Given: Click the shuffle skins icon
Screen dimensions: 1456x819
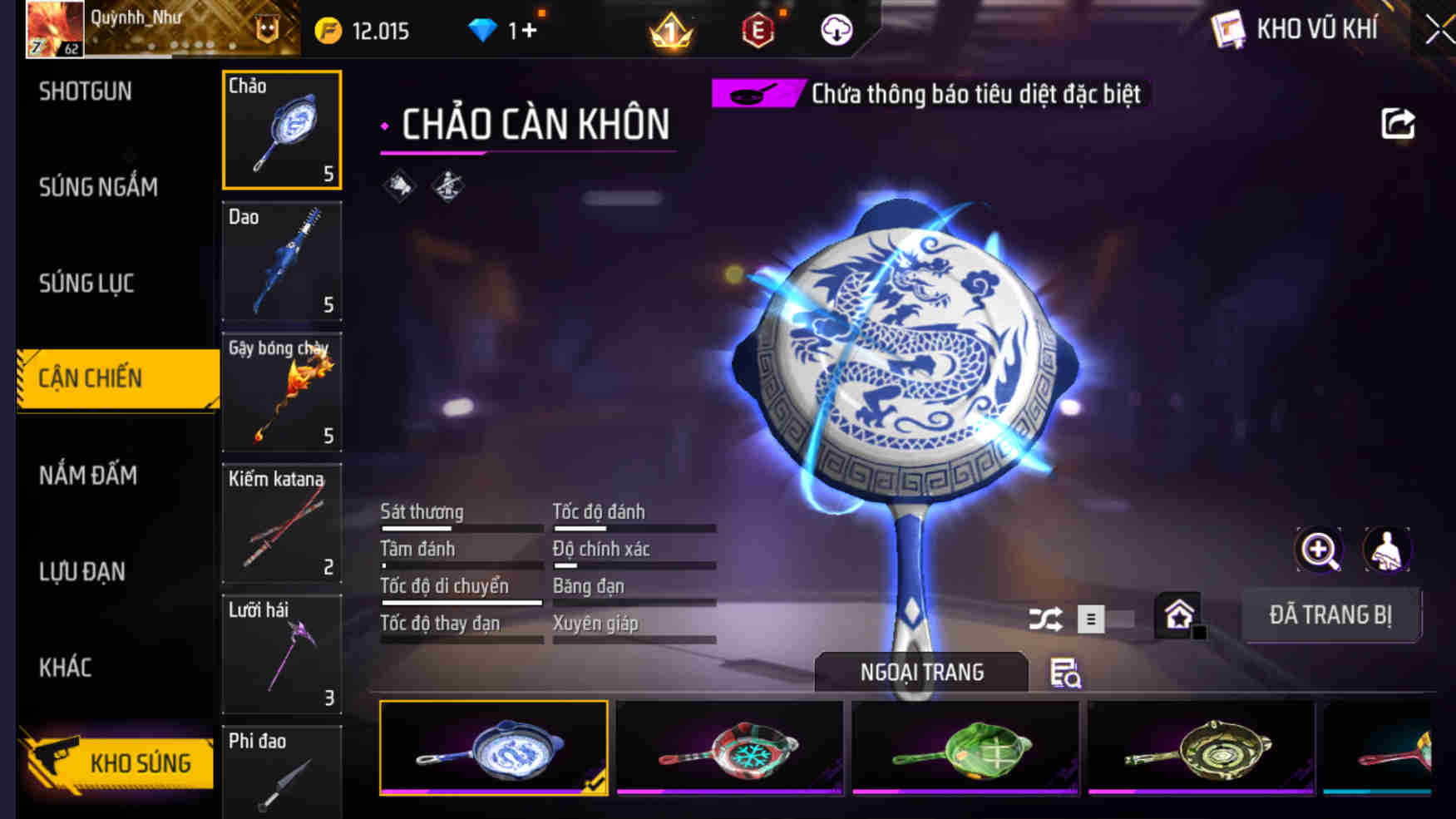Looking at the screenshot, I should coord(1045,618).
